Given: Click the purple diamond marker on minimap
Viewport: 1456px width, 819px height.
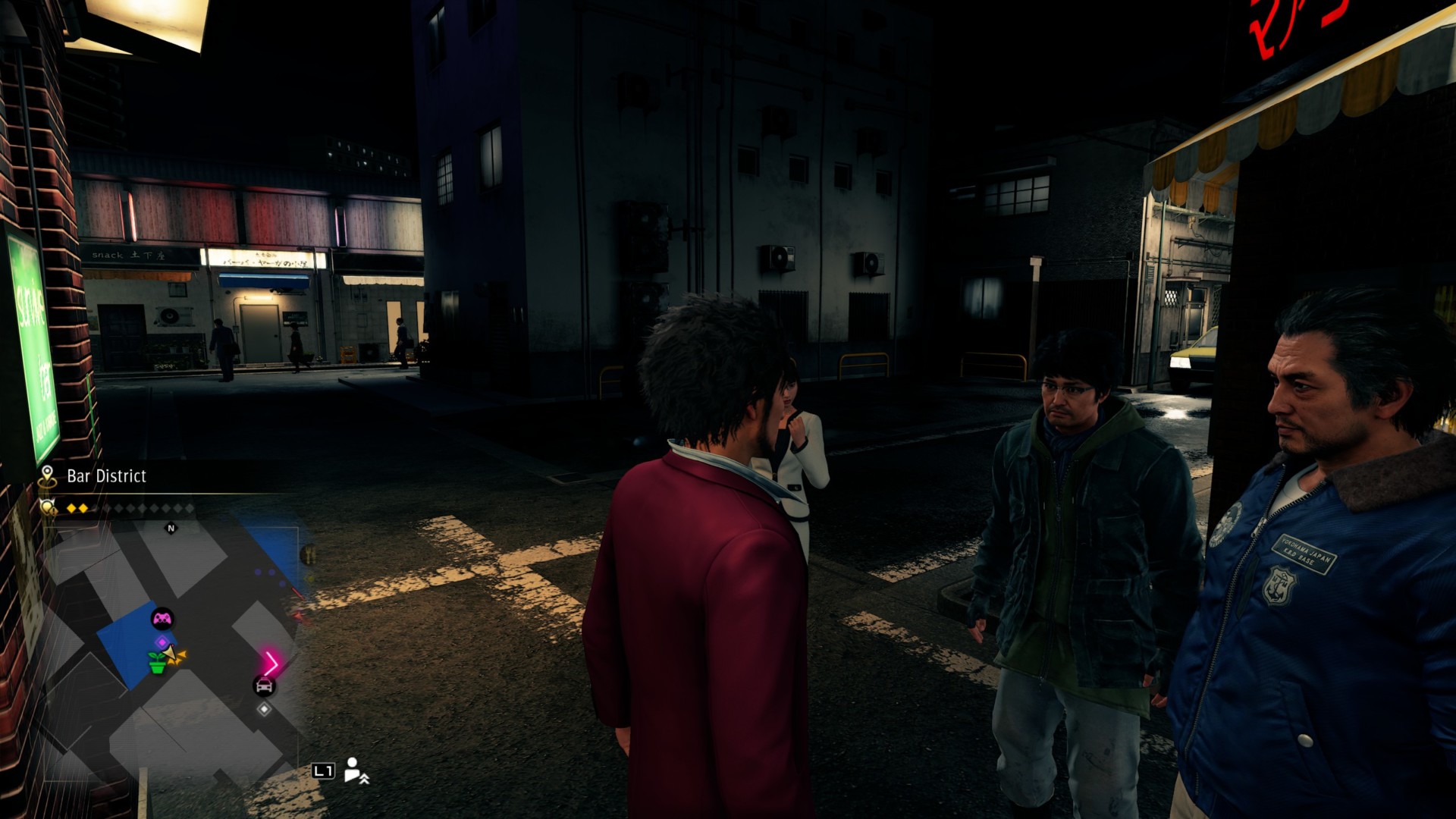Looking at the screenshot, I should [x=161, y=643].
